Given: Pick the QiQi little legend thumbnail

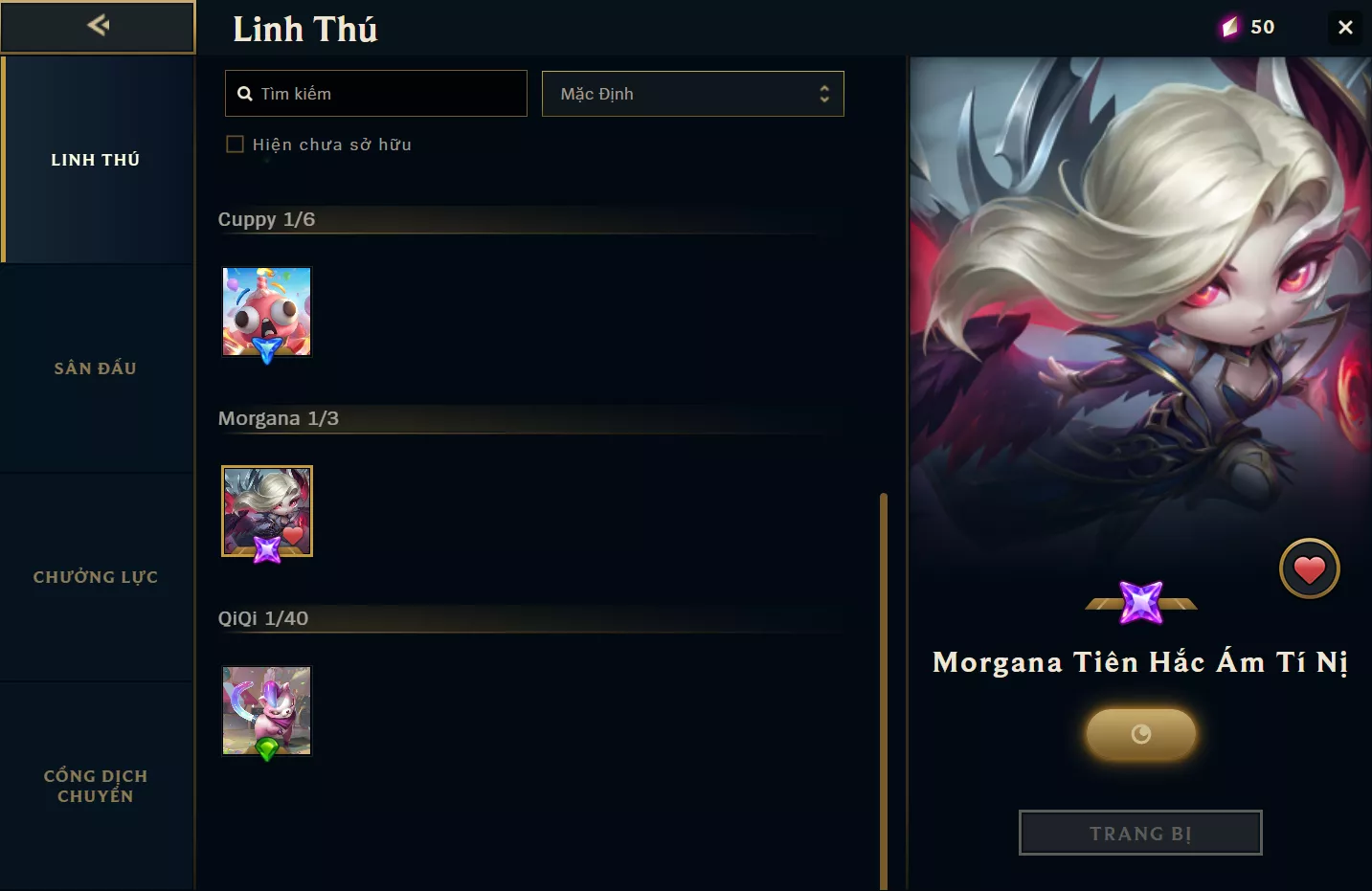Looking at the screenshot, I should (x=267, y=710).
